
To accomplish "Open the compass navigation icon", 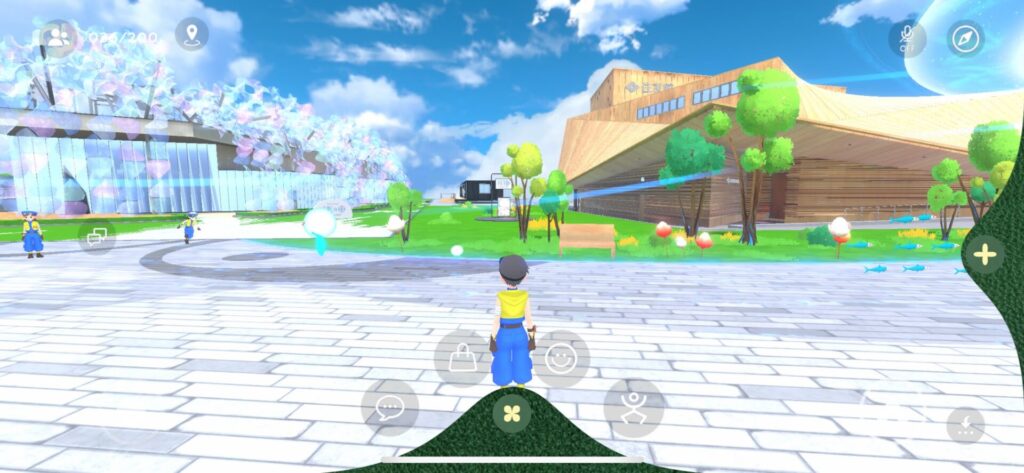I will click(x=966, y=38).
